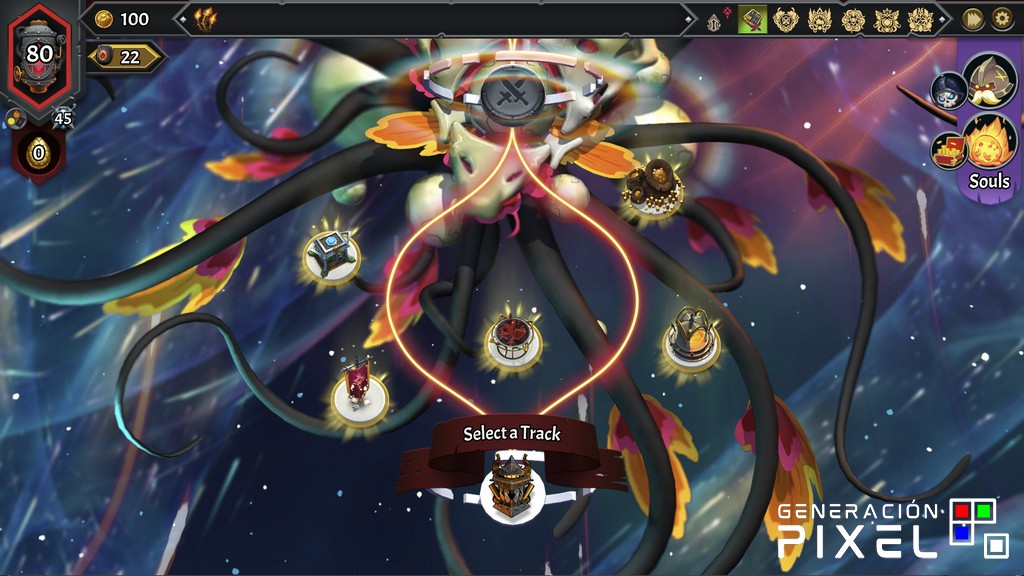The height and width of the screenshot is (576, 1024).
Task: Open the green-highlighted book icon
Action: [752, 19]
